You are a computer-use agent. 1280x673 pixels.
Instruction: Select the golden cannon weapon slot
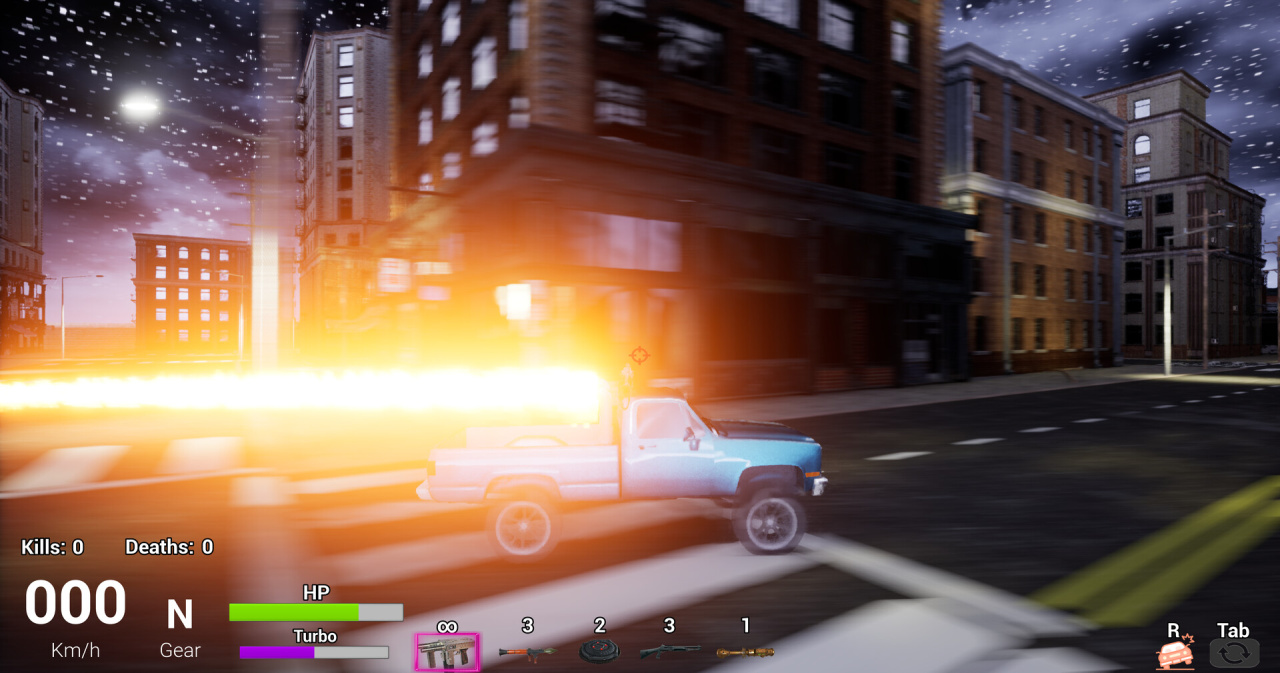(x=745, y=652)
